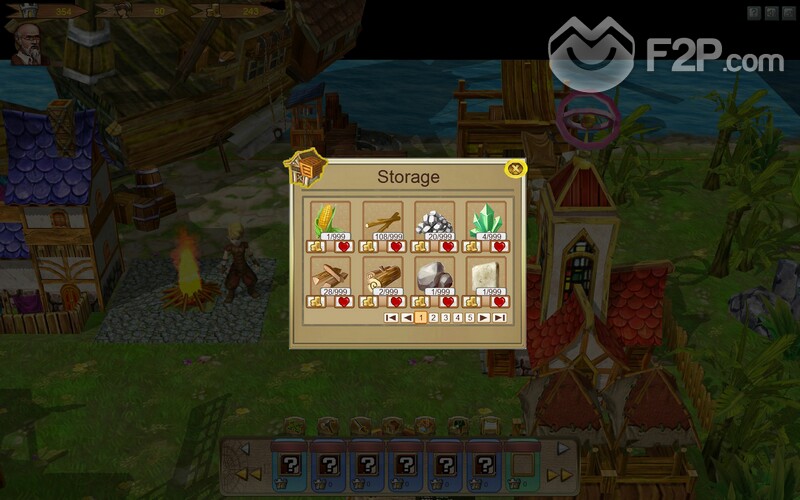Go to storage page 2
Image resolution: width=800 pixels, height=500 pixels.
click(433, 318)
